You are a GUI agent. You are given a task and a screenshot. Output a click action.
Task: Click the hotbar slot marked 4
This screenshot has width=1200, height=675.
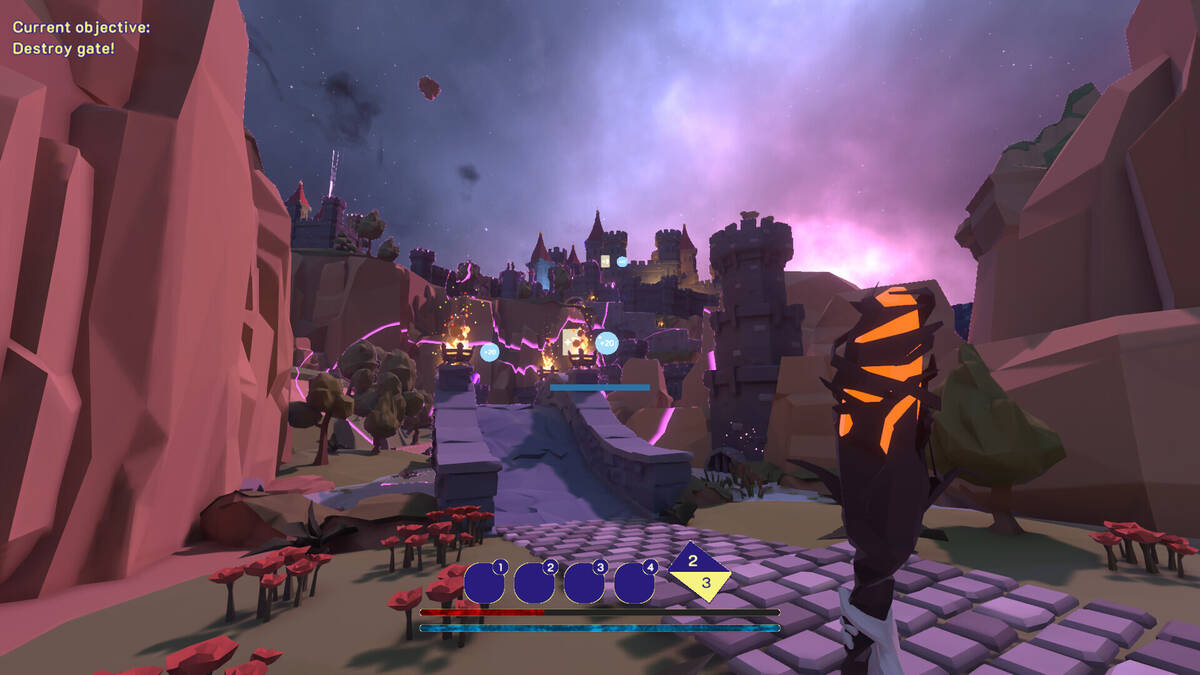(634, 583)
